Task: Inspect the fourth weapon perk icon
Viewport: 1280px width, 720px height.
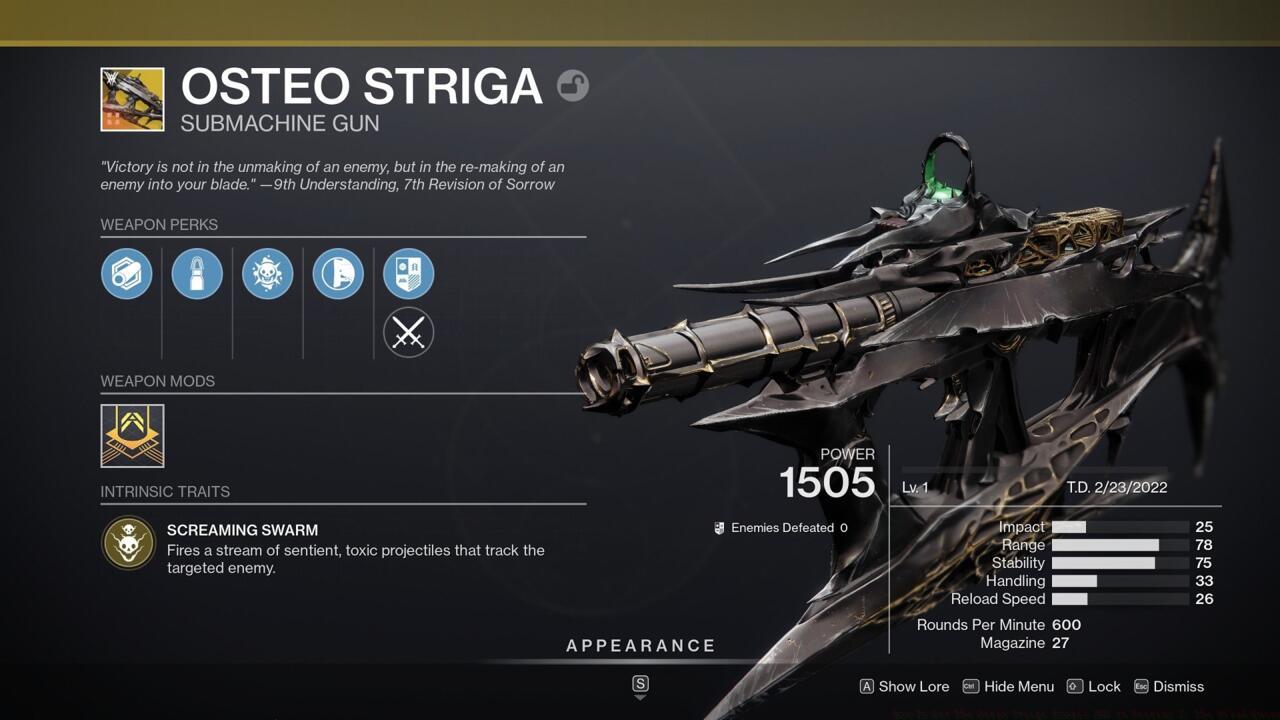Action: pyautogui.click(x=338, y=273)
